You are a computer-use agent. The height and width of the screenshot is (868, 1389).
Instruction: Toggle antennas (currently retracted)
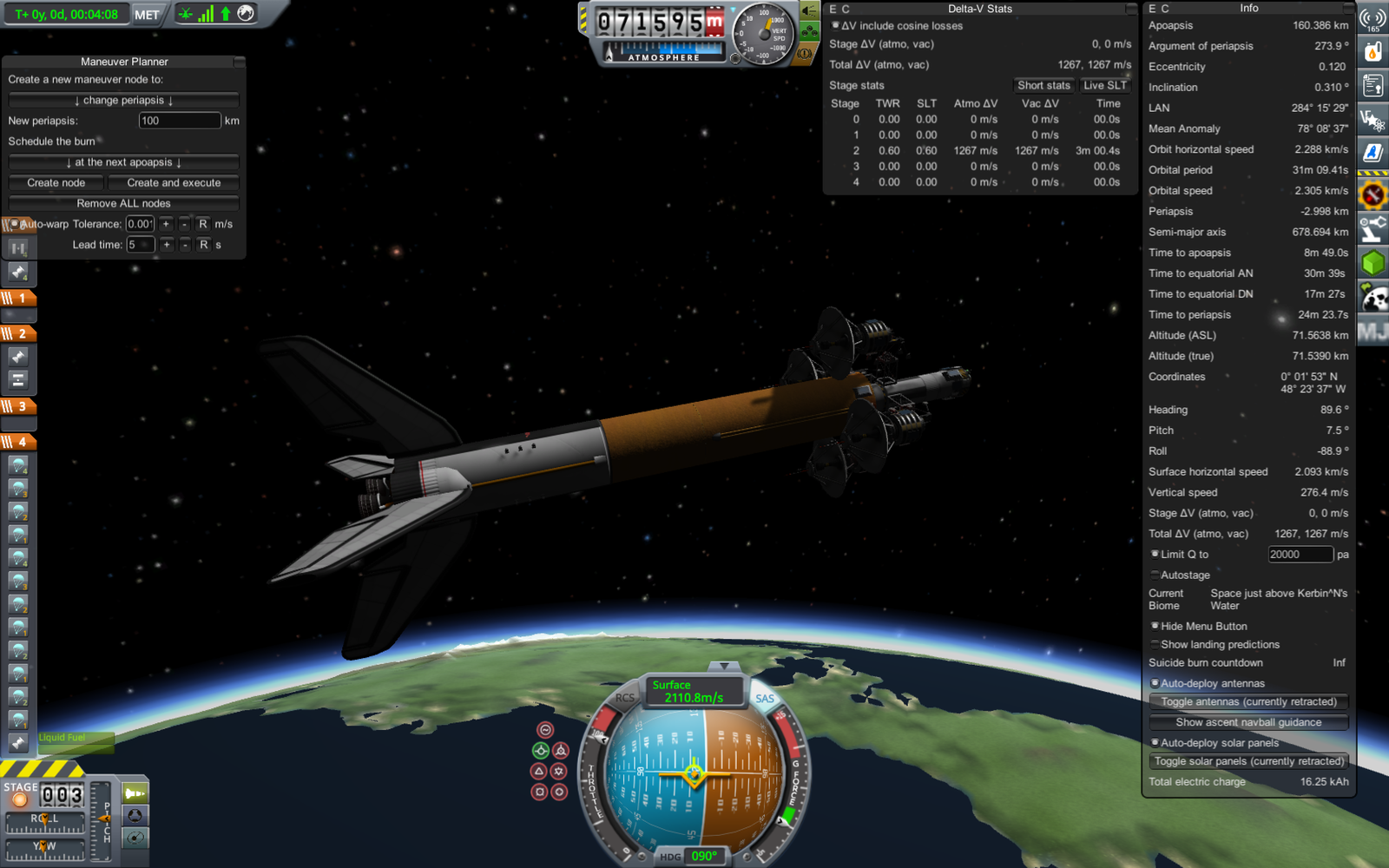[1248, 701]
